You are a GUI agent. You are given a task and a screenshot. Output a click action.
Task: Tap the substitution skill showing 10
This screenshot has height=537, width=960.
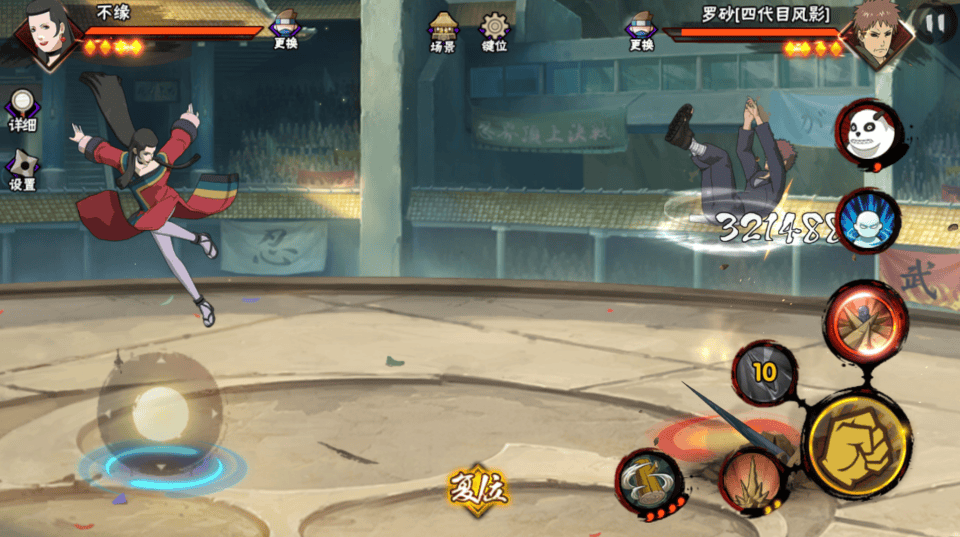coord(765,373)
